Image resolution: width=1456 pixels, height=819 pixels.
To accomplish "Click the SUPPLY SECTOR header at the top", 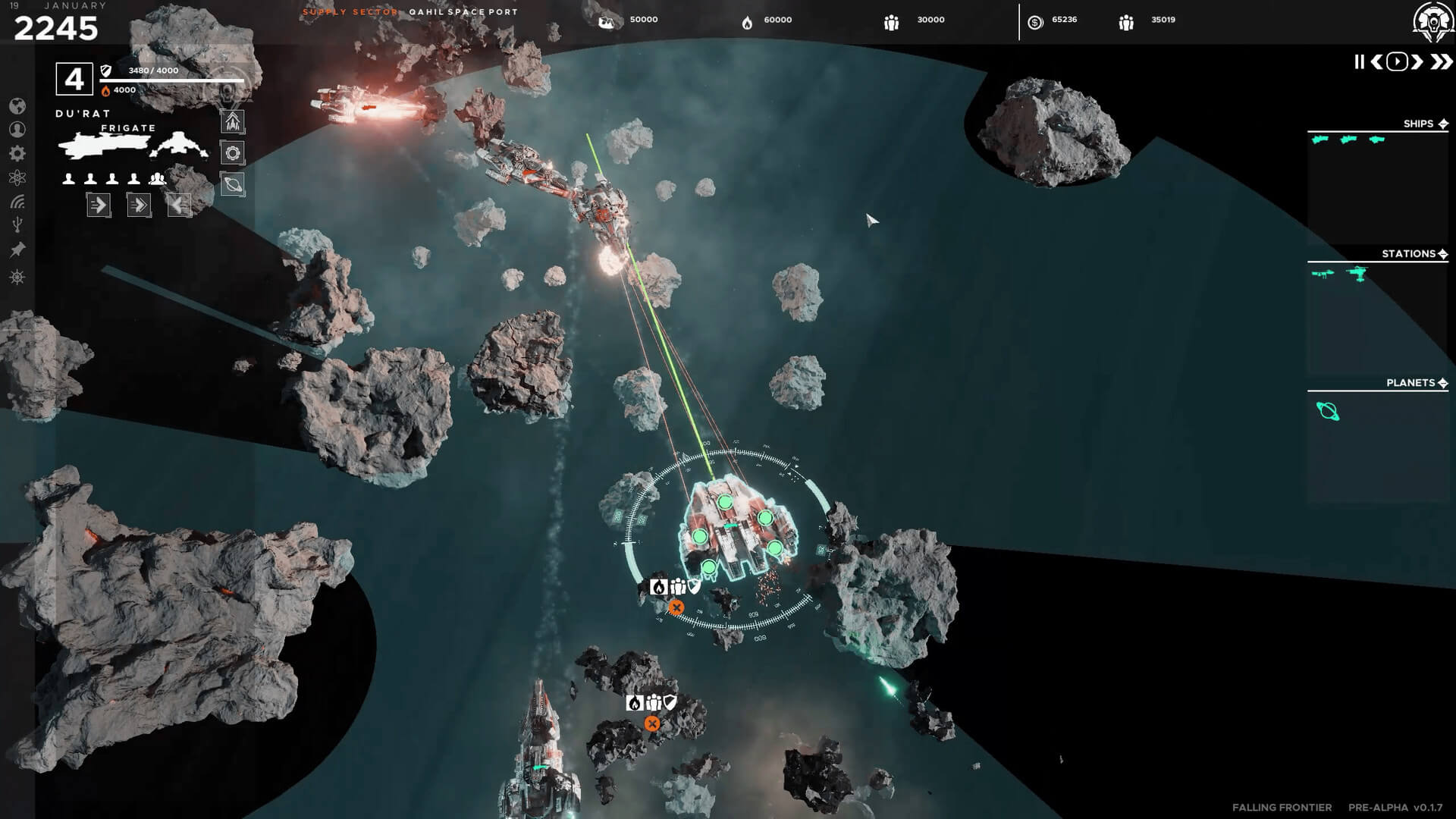I will (x=349, y=11).
